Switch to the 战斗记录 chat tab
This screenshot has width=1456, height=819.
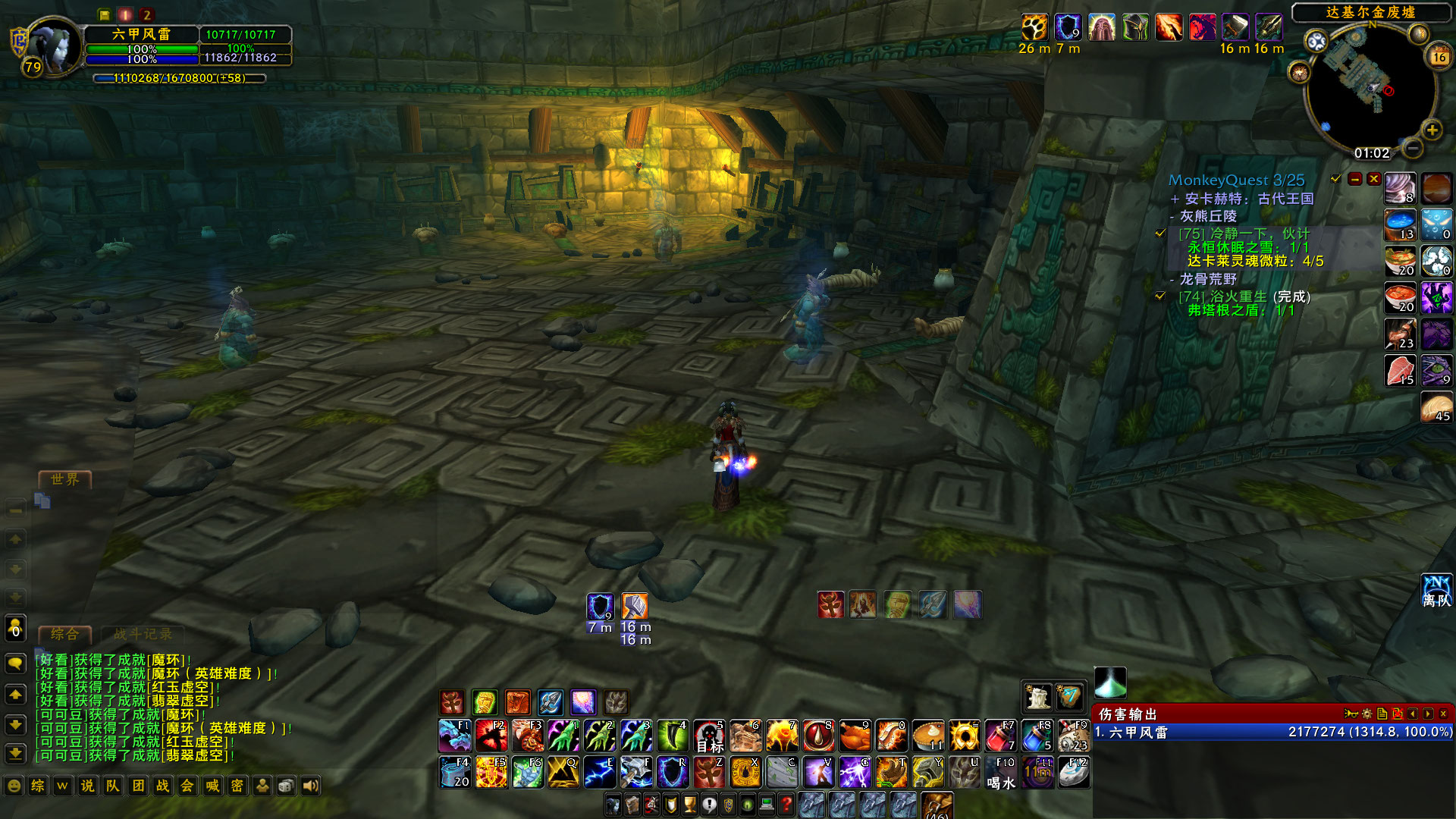(144, 635)
